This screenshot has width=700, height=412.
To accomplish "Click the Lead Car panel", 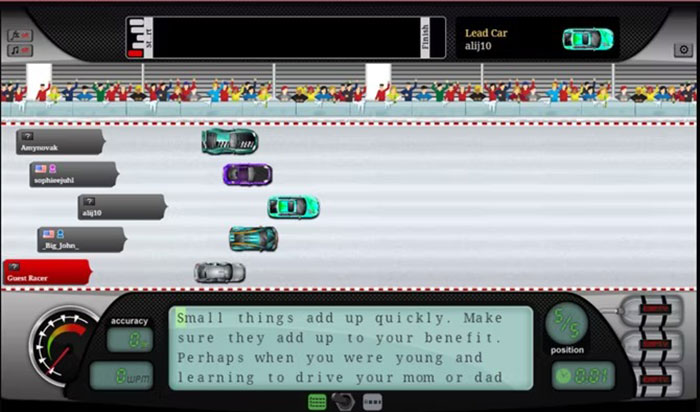I will (536, 39).
